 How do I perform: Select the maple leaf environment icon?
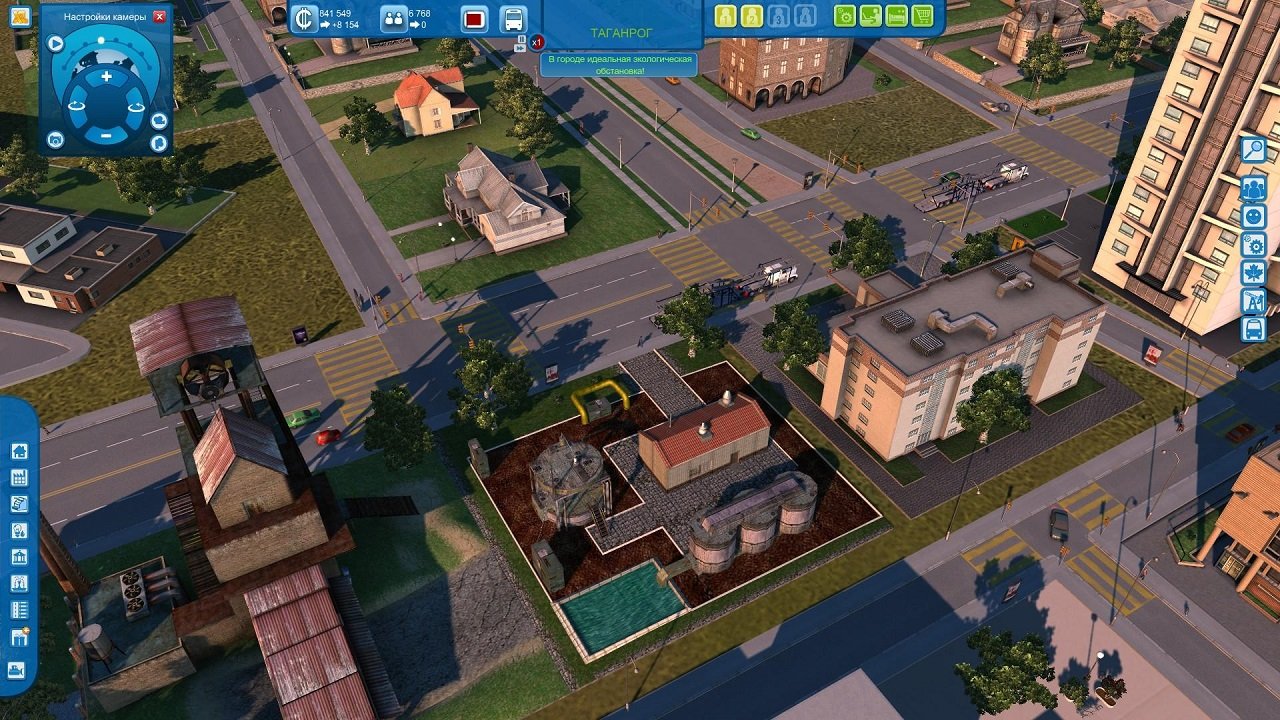(x=1254, y=270)
